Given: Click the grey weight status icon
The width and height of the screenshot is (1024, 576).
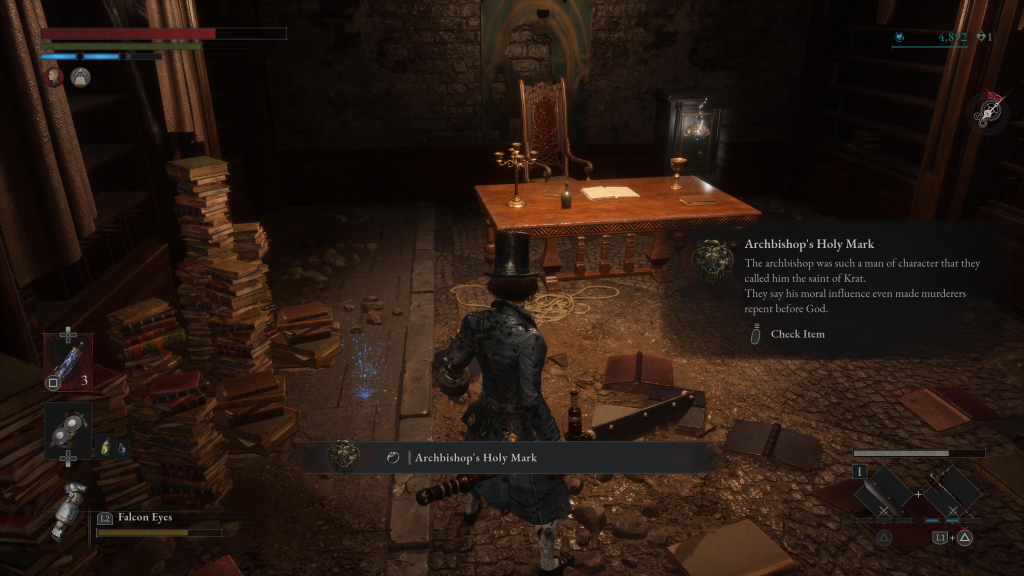Looking at the screenshot, I should 81,77.
